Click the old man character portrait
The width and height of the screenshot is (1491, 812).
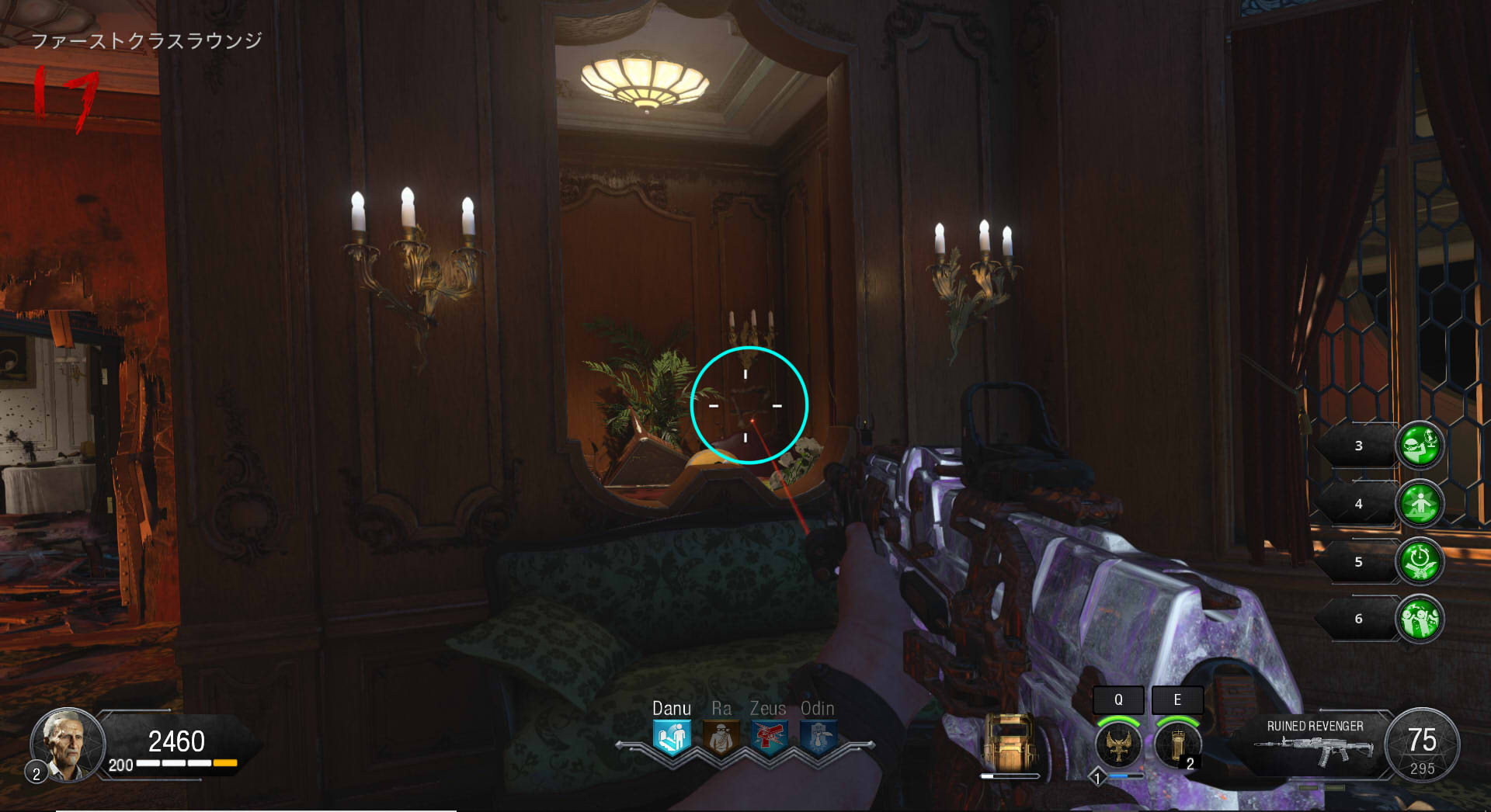pyautogui.click(x=67, y=745)
